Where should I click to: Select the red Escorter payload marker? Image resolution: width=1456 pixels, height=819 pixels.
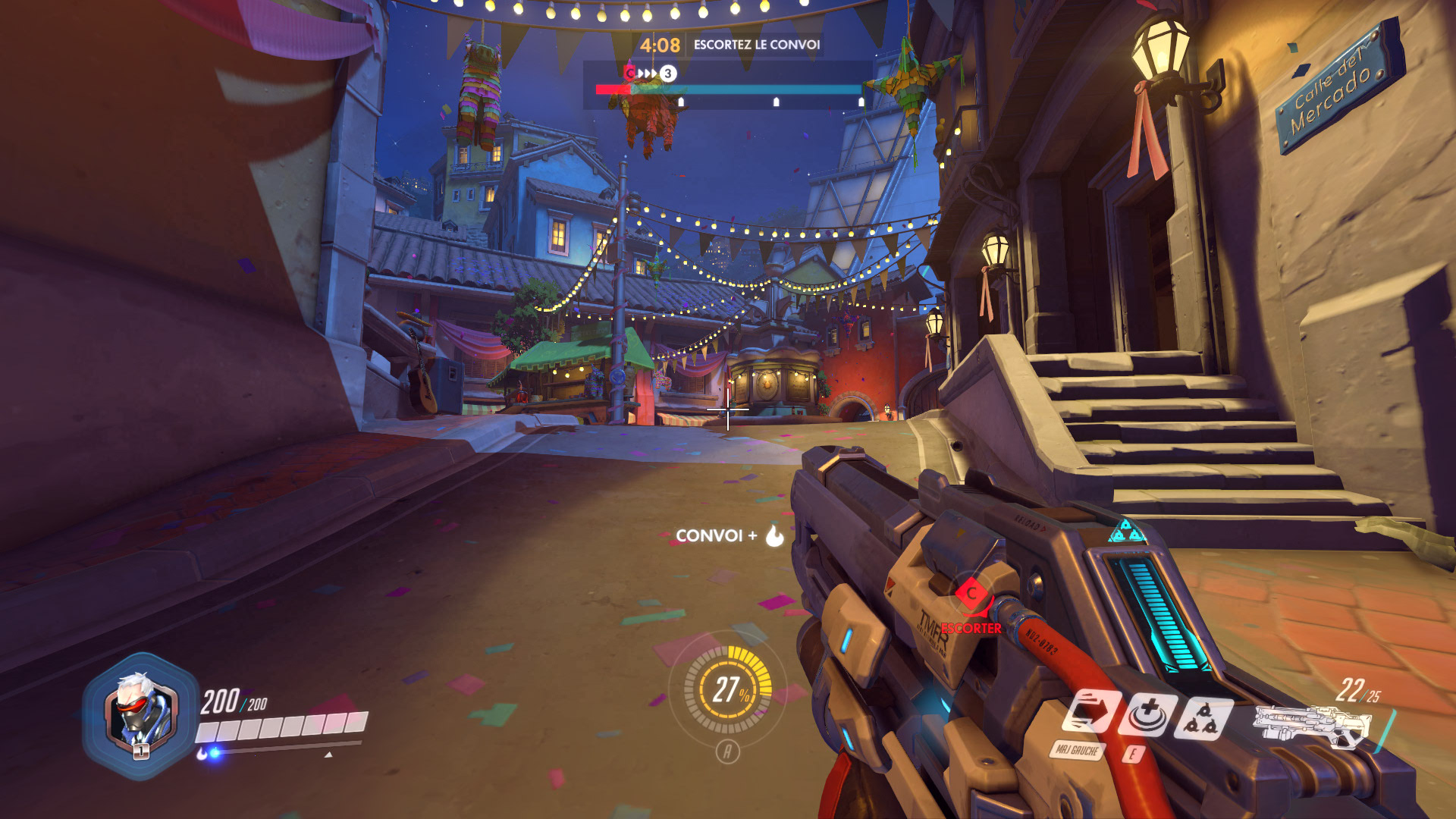(x=971, y=595)
